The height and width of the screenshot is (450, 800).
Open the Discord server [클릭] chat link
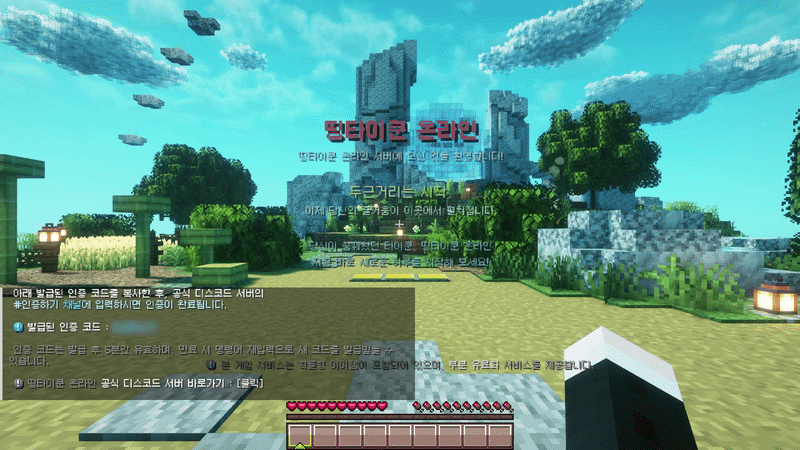point(248,383)
